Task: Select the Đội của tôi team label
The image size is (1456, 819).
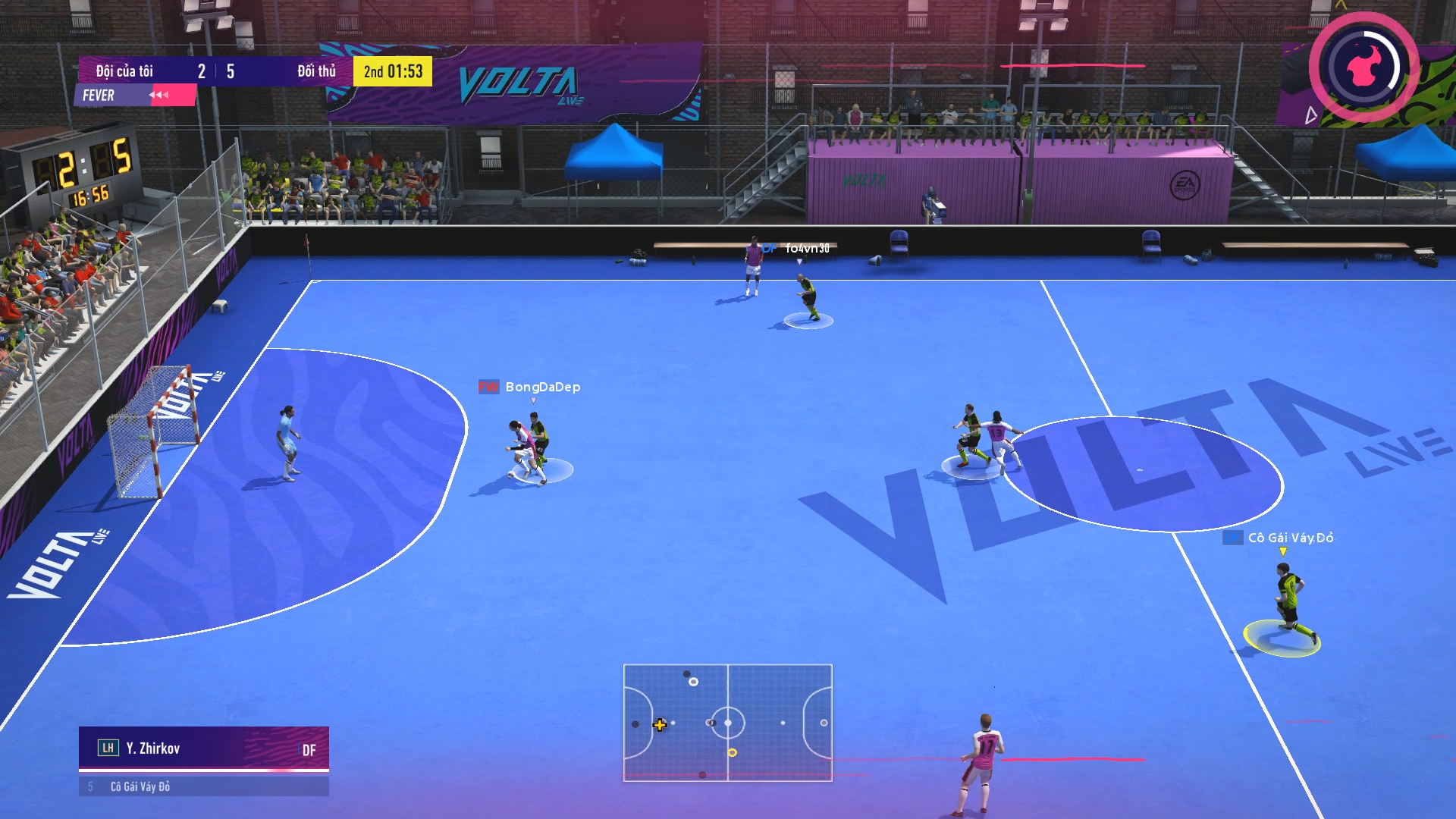Action: point(124,71)
